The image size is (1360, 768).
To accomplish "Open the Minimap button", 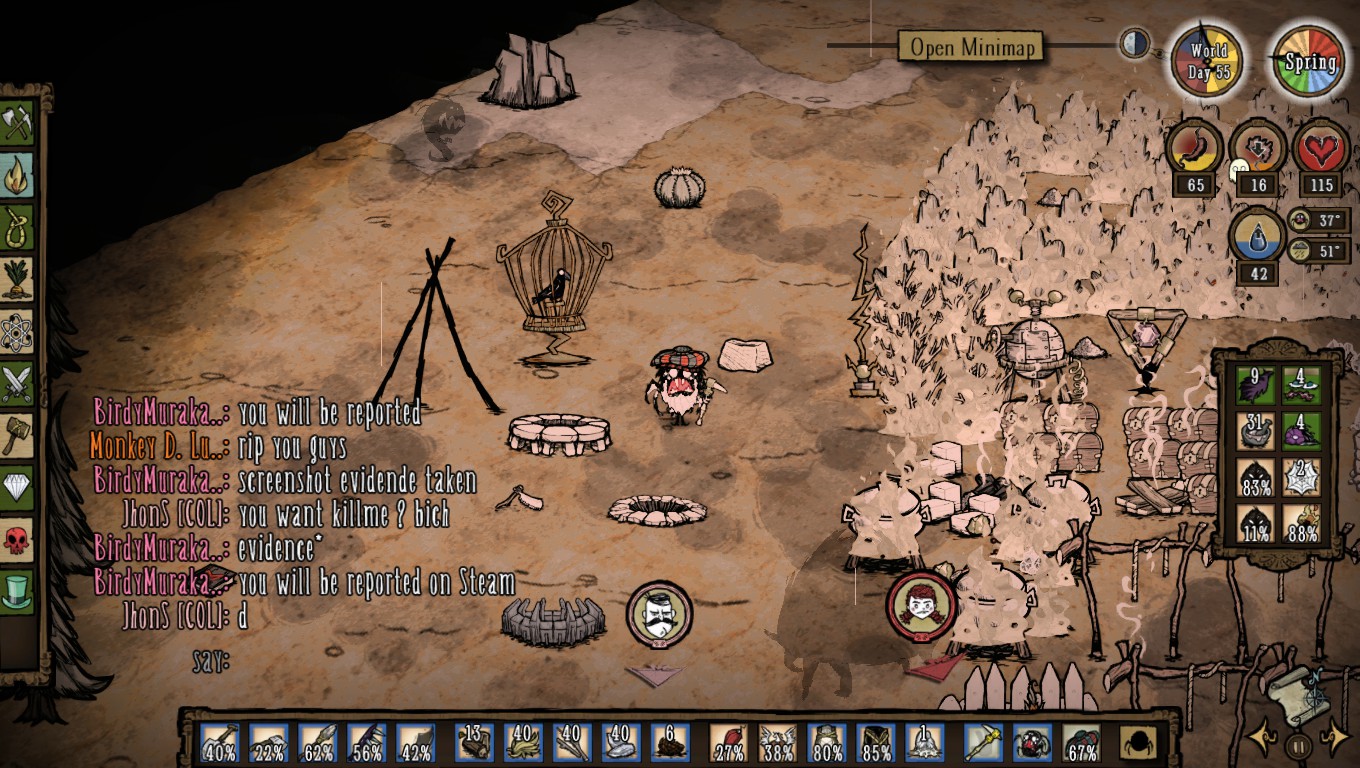I will click(x=971, y=47).
